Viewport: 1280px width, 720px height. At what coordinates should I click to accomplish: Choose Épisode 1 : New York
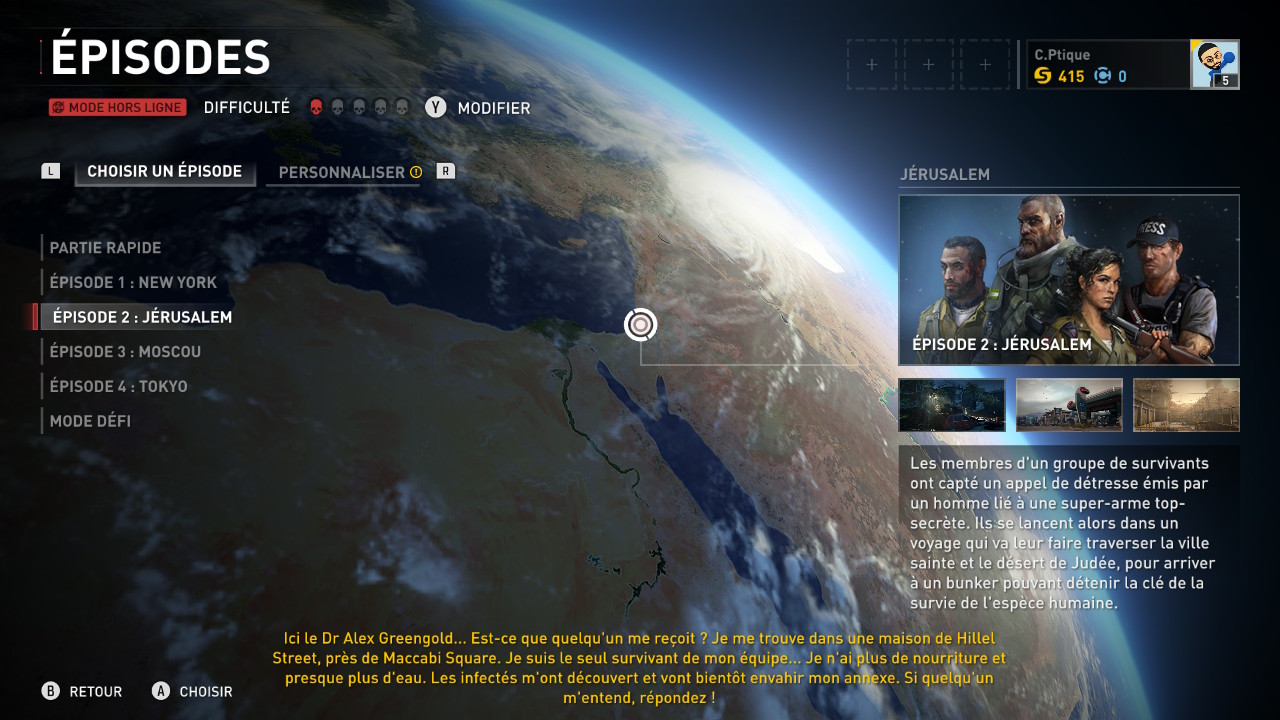click(x=133, y=283)
